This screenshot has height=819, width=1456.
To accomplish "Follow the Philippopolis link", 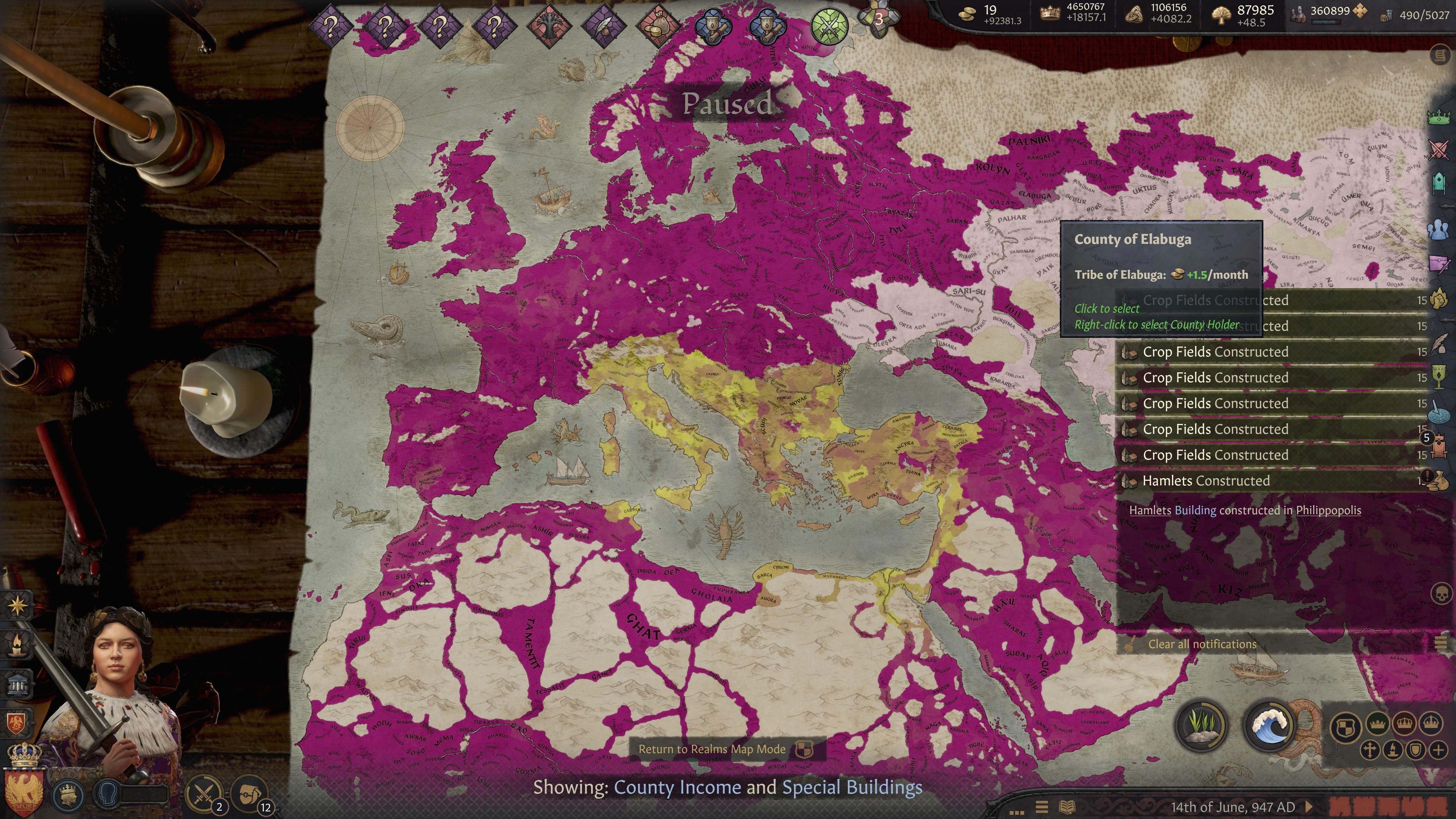I will tap(1328, 510).
